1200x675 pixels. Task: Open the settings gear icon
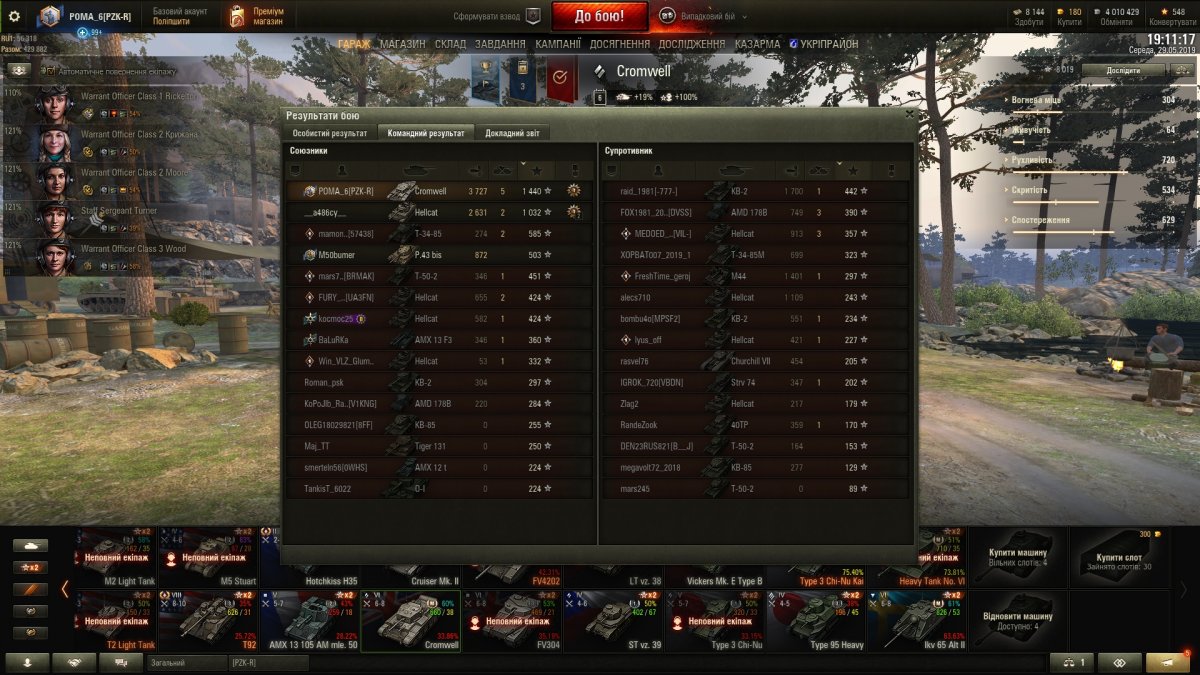14,16
